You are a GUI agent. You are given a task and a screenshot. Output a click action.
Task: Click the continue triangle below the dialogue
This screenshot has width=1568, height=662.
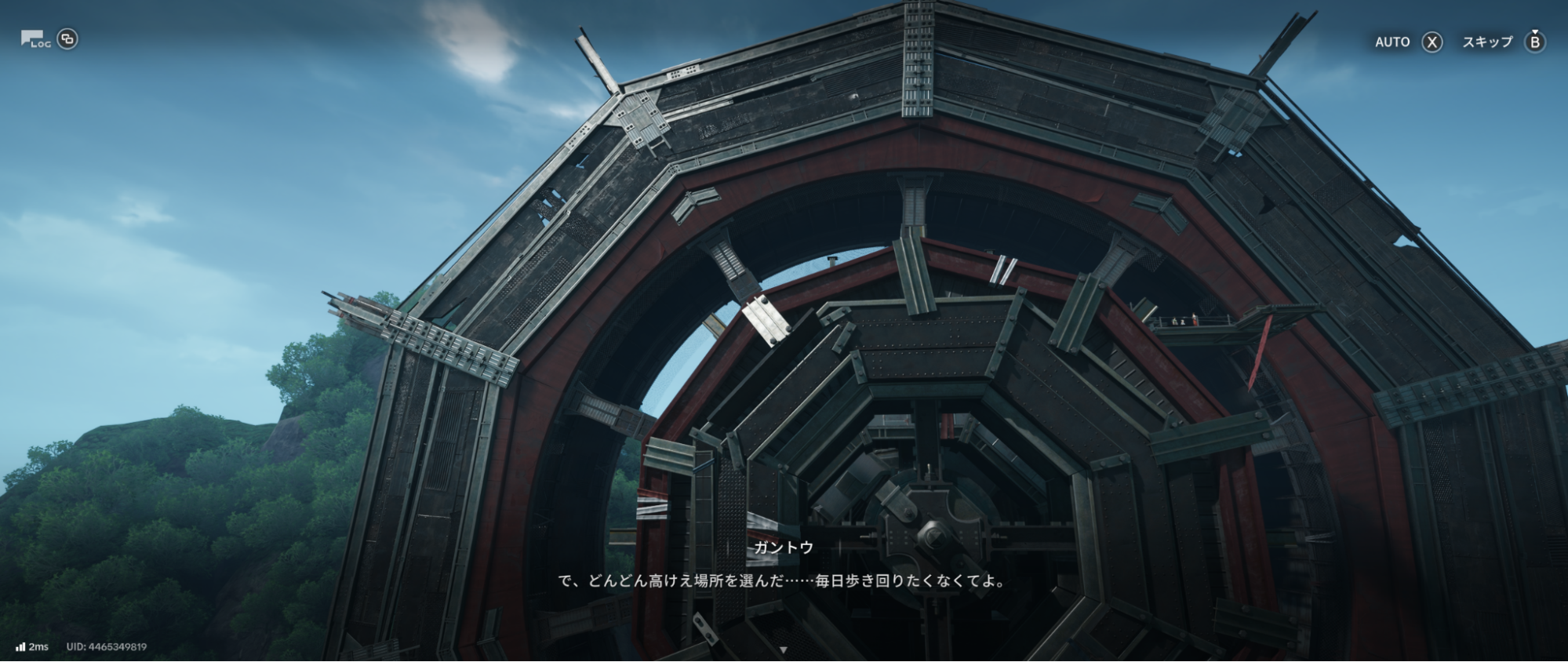[x=784, y=649]
